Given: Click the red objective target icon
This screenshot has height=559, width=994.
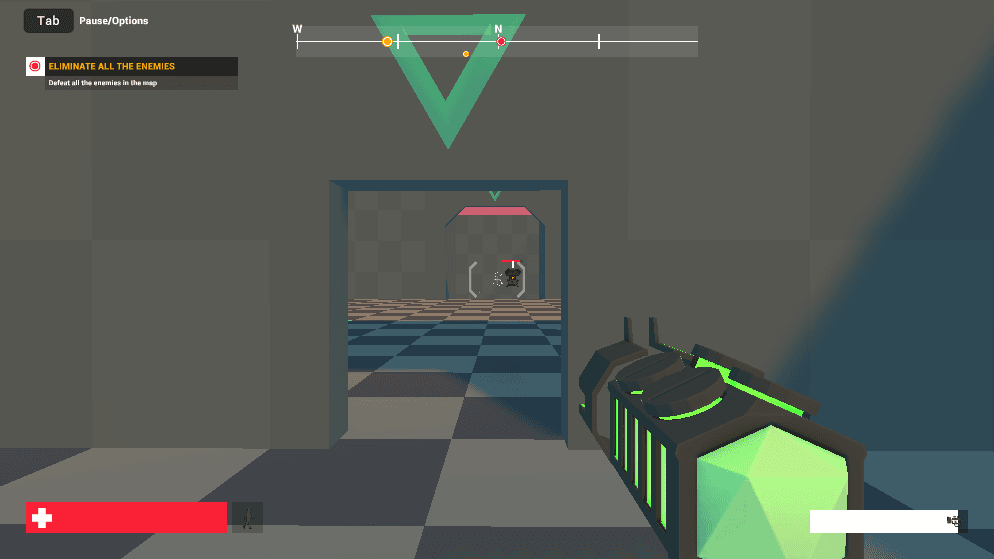Looking at the screenshot, I should click(35, 66).
